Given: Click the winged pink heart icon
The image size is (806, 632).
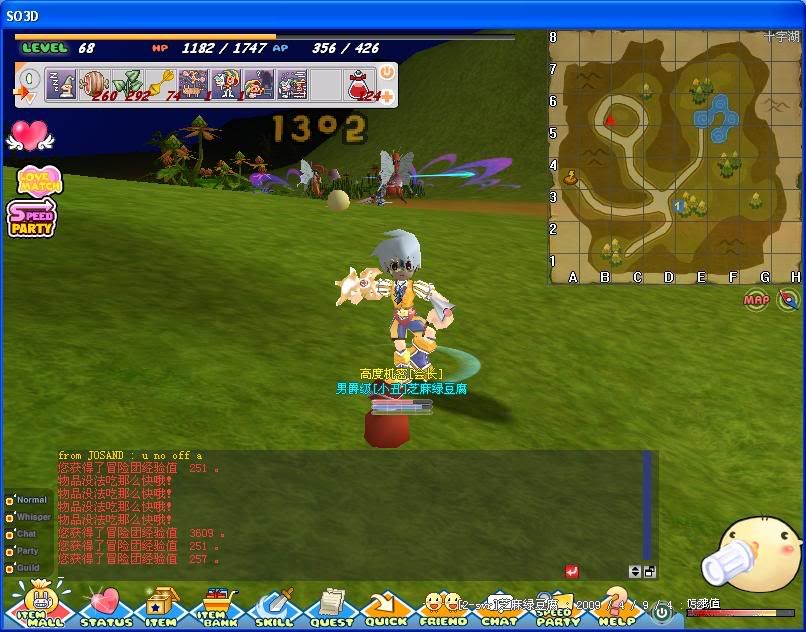Looking at the screenshot, I should (x=29, y=135).
